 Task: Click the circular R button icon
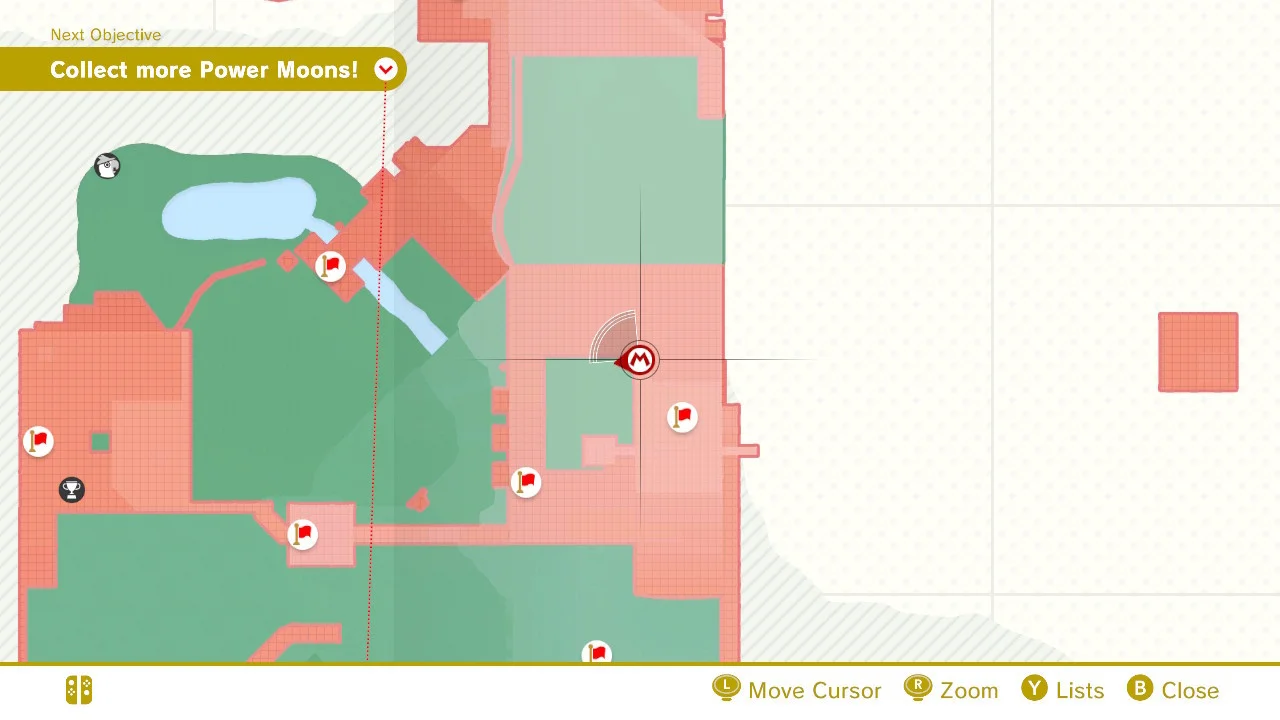pyautogui.click(x=917, y=689)
